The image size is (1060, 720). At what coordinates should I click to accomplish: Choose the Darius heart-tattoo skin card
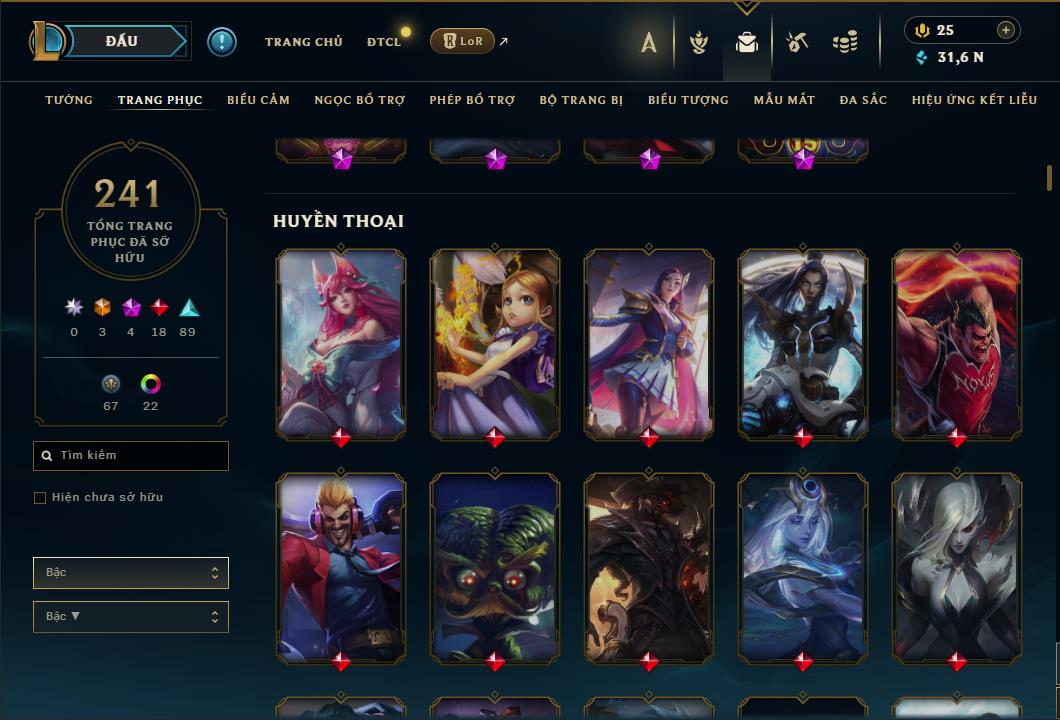pos(957,342)
